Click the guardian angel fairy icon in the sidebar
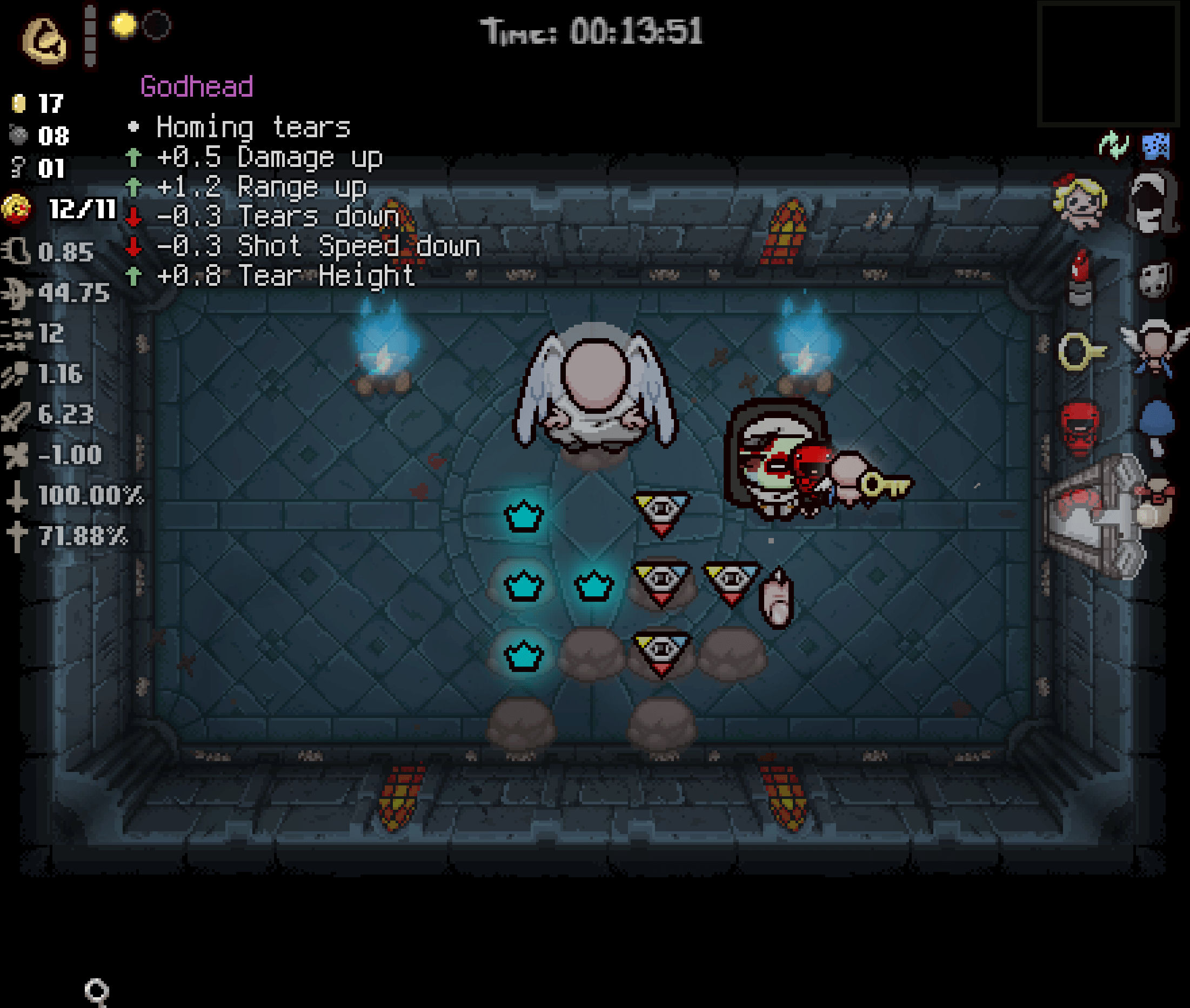The width and height of the screenshot is (1190, 1008). (x=1154, y=347)
